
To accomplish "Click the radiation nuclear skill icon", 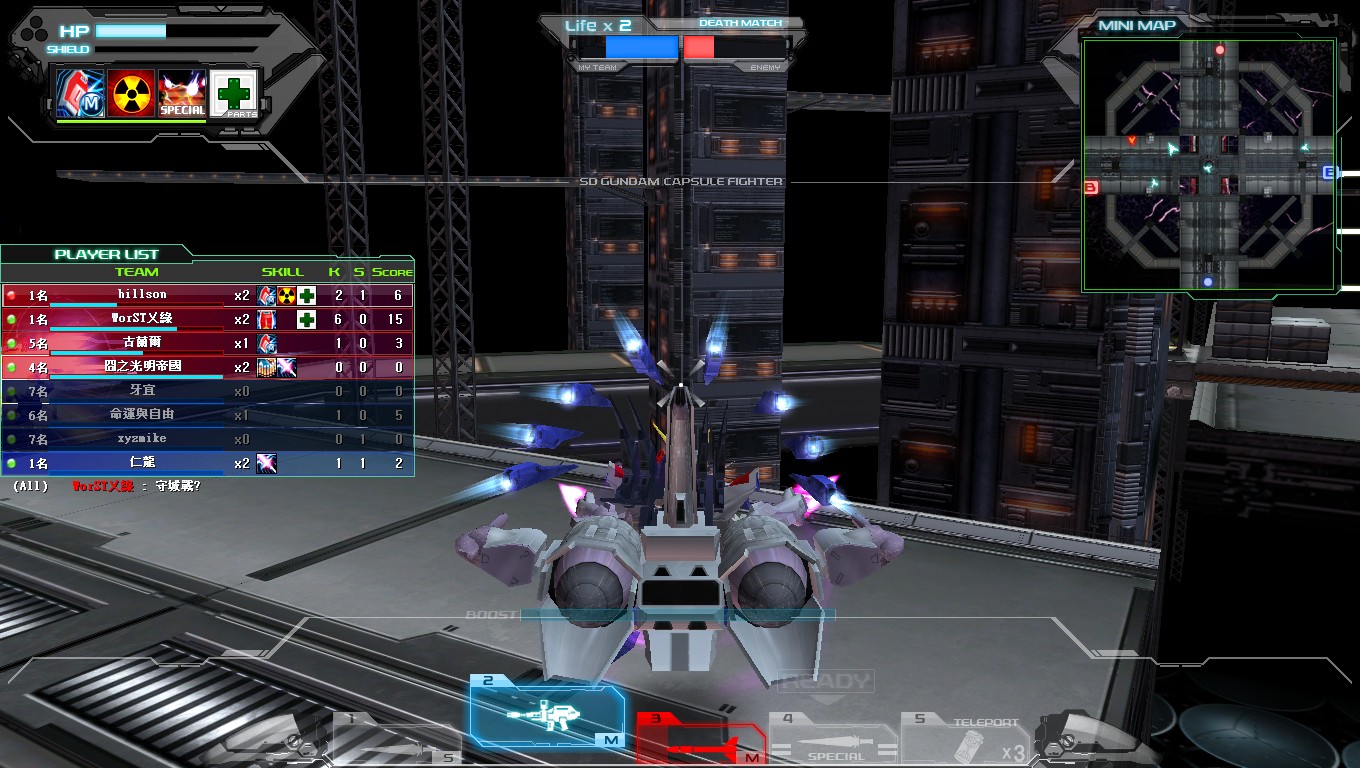I will [131, 94].
